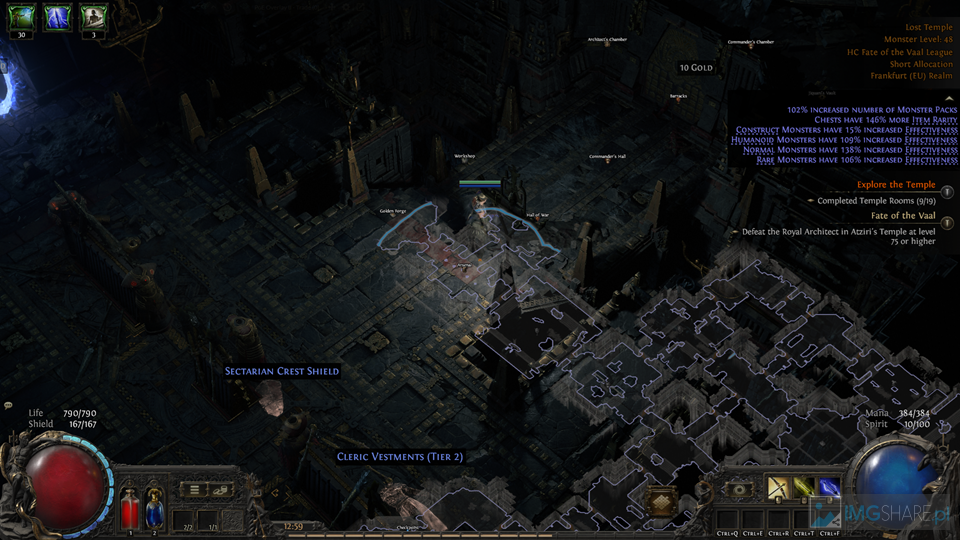Select the grey figure buff icon
Image resolution: width=960 pixels, height=540 pixels.
pyautogui.click(x=94, y=15)
